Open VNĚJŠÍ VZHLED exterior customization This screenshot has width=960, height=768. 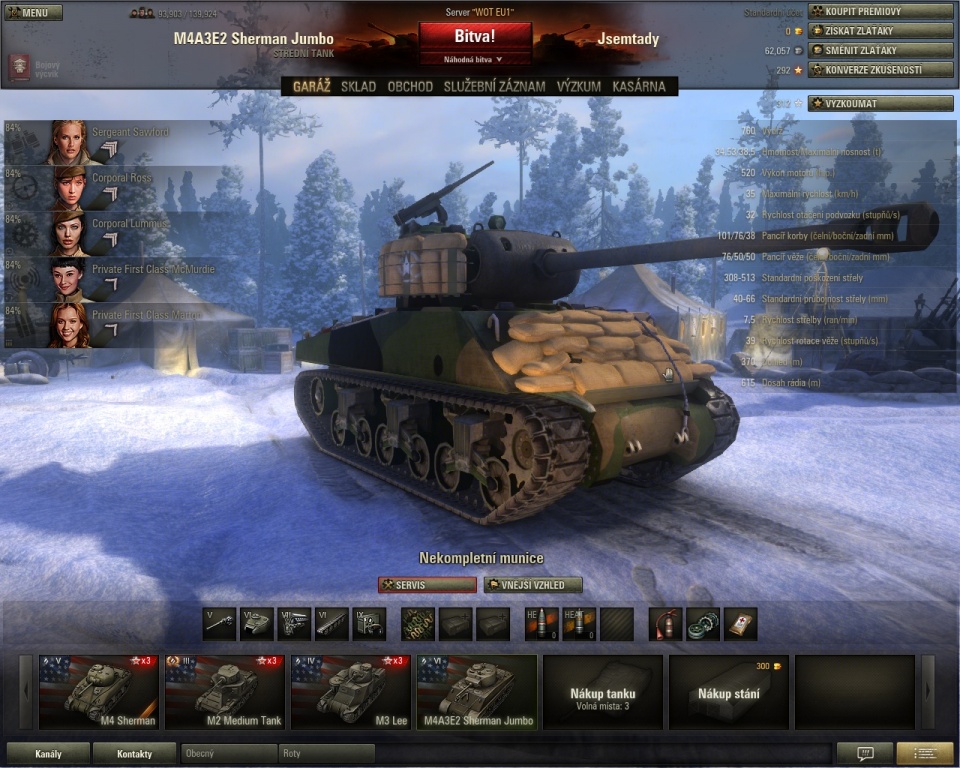(x=533, y=585)
